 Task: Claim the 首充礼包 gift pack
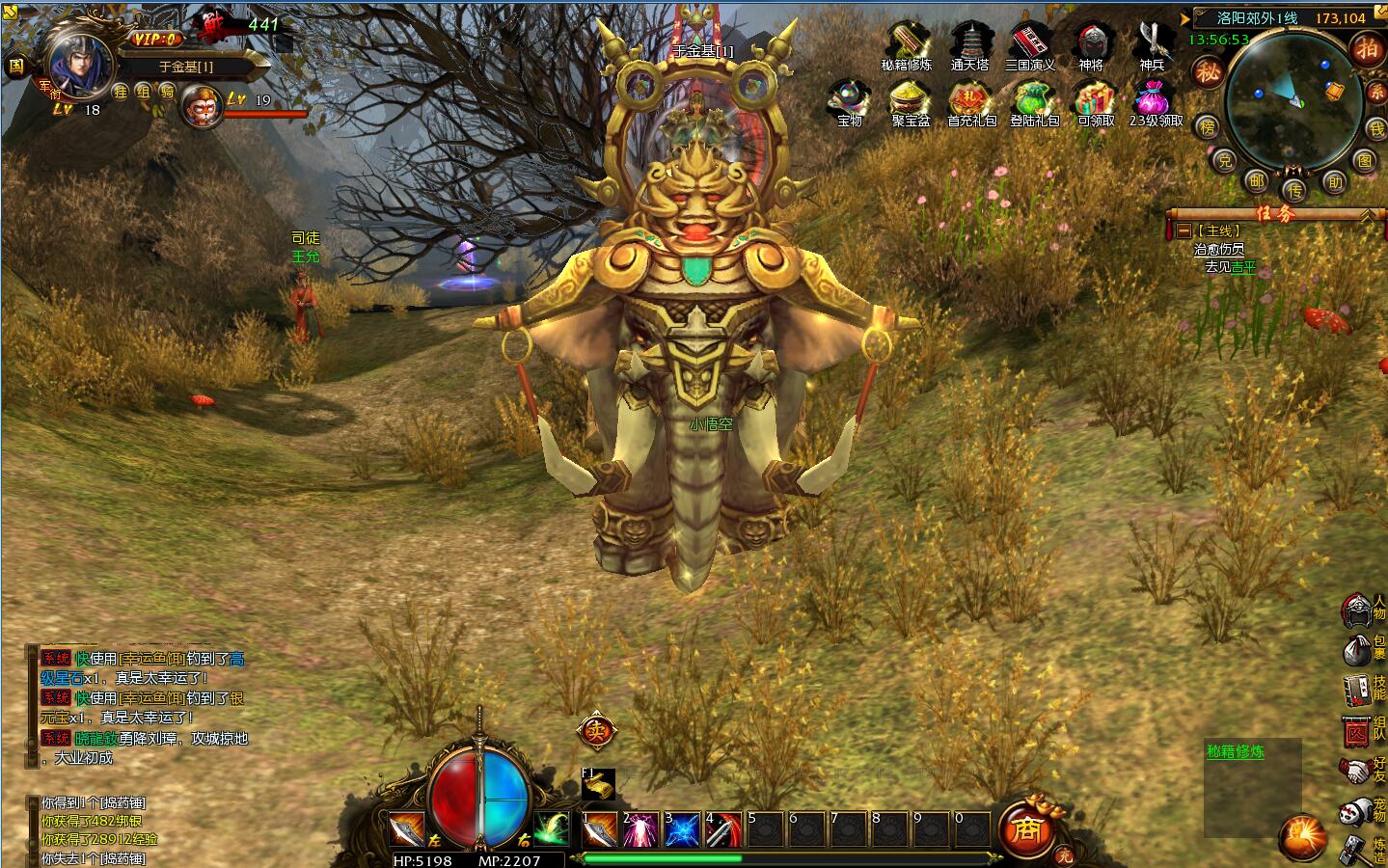[x=970, y=99]
